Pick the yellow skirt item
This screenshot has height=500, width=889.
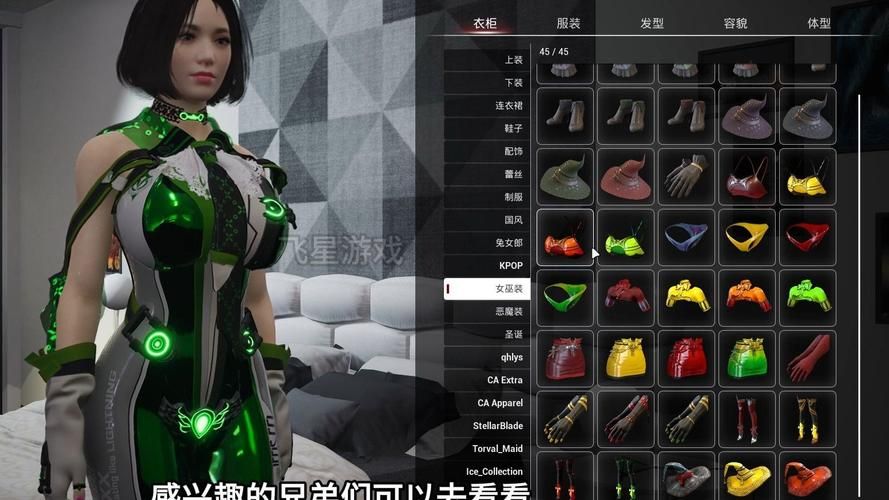point(626,358)
